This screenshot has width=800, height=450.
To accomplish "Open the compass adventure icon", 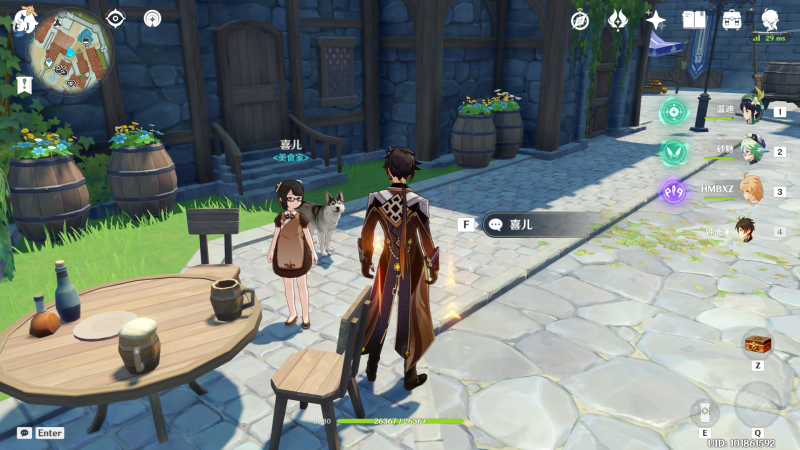I will click(580, 20).
